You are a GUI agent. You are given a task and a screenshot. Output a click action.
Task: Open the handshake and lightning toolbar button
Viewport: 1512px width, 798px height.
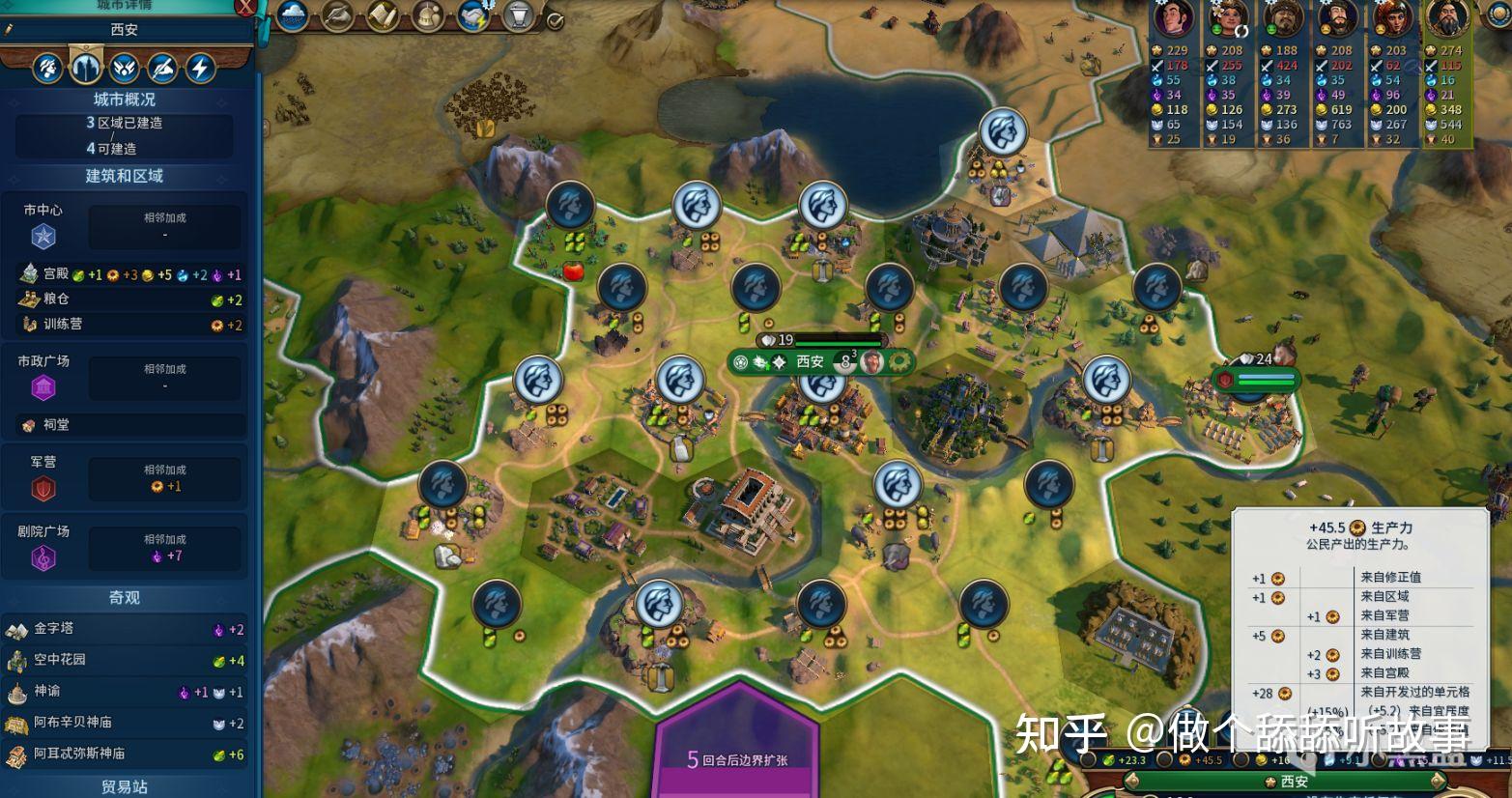click(473, 14)
